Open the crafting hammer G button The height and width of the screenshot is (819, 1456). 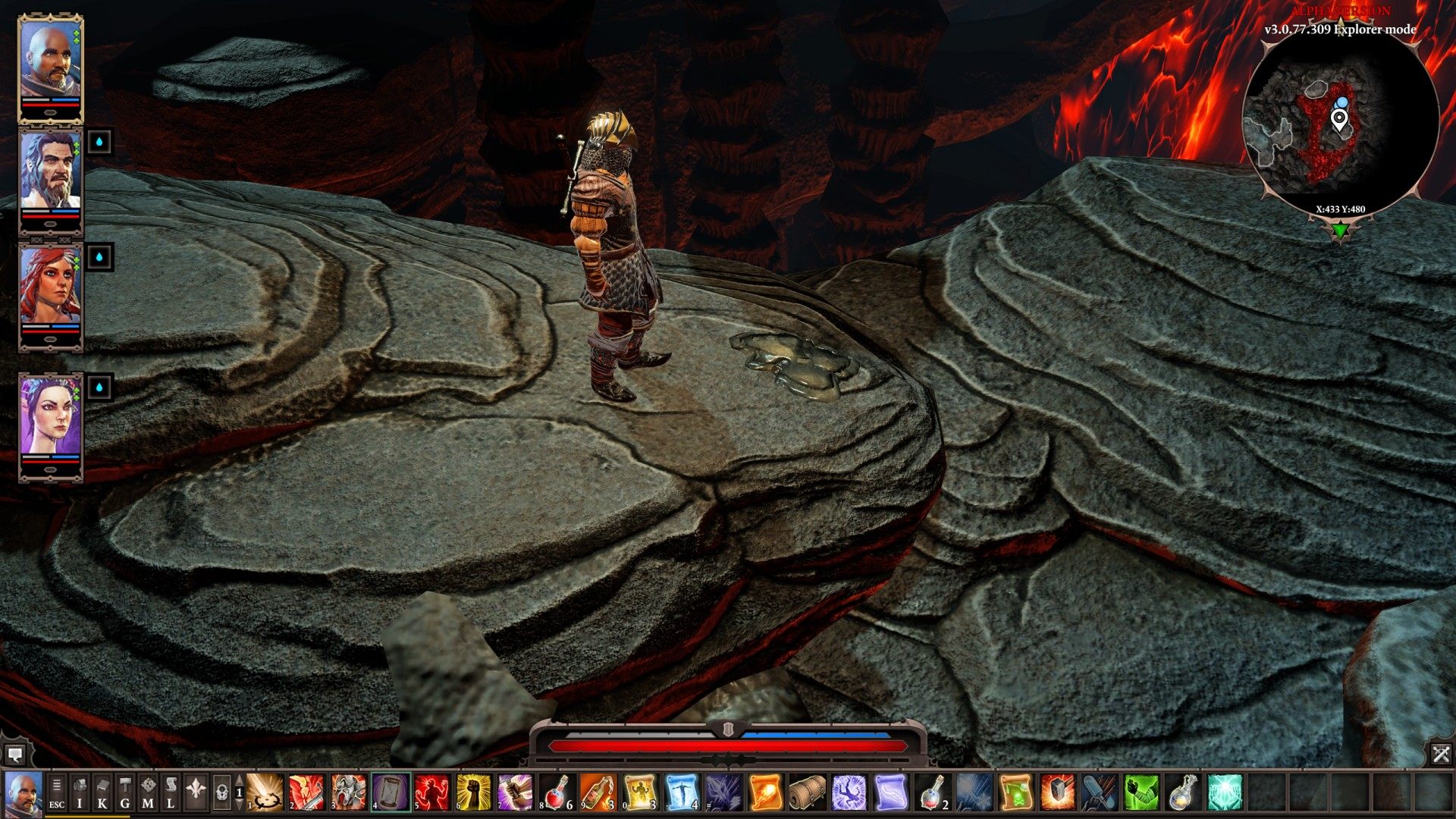coord(125,792)
